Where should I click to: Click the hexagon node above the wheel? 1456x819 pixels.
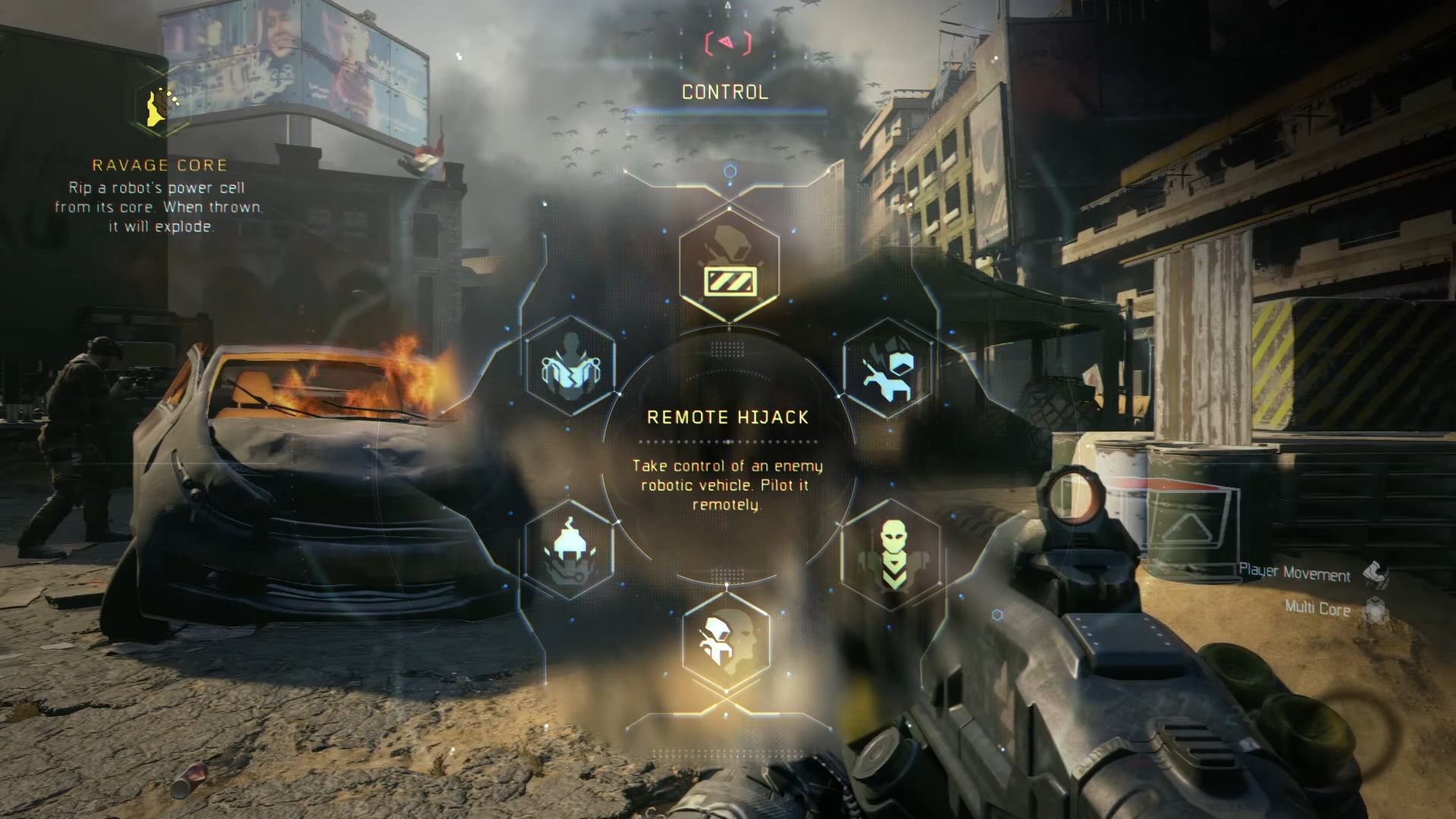(729, 171)
